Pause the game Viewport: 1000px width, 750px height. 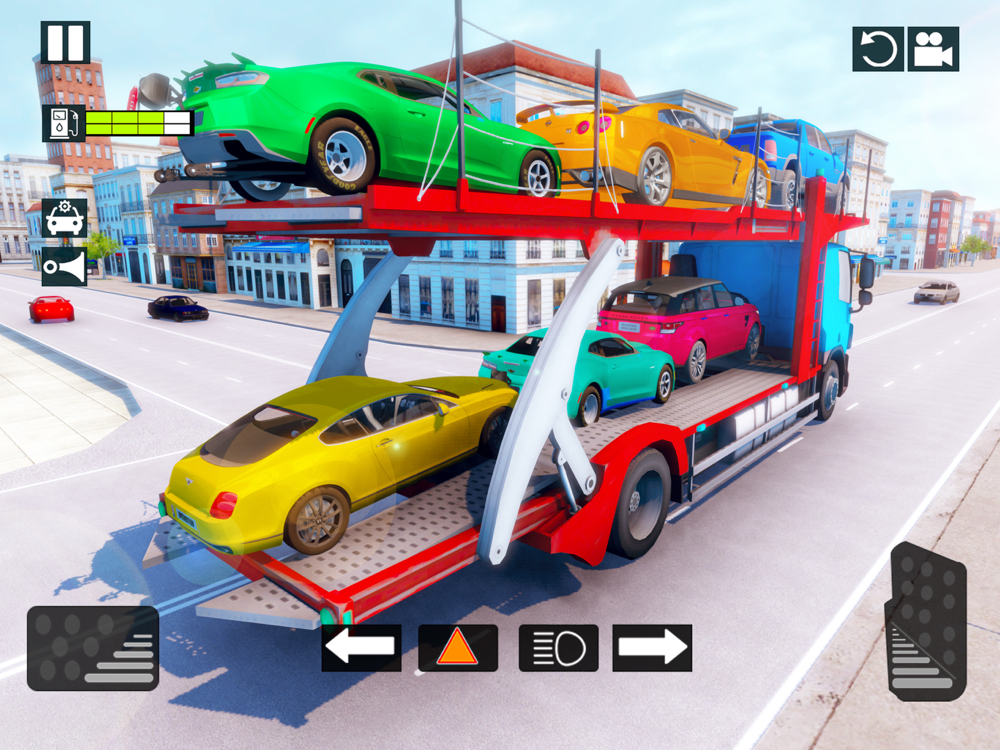click(65, 43)
